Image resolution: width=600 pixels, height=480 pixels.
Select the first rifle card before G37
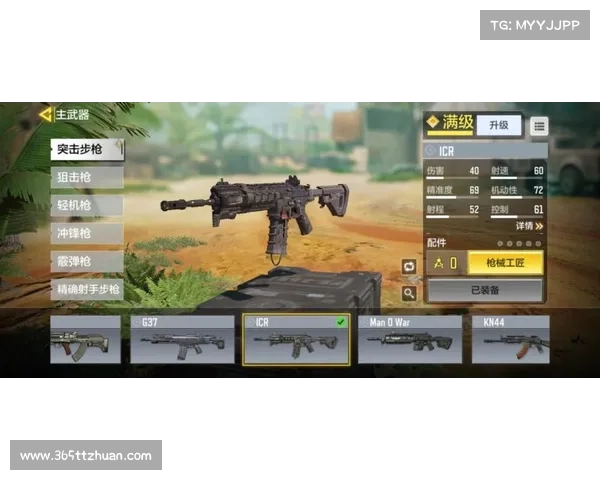point(85,339)
